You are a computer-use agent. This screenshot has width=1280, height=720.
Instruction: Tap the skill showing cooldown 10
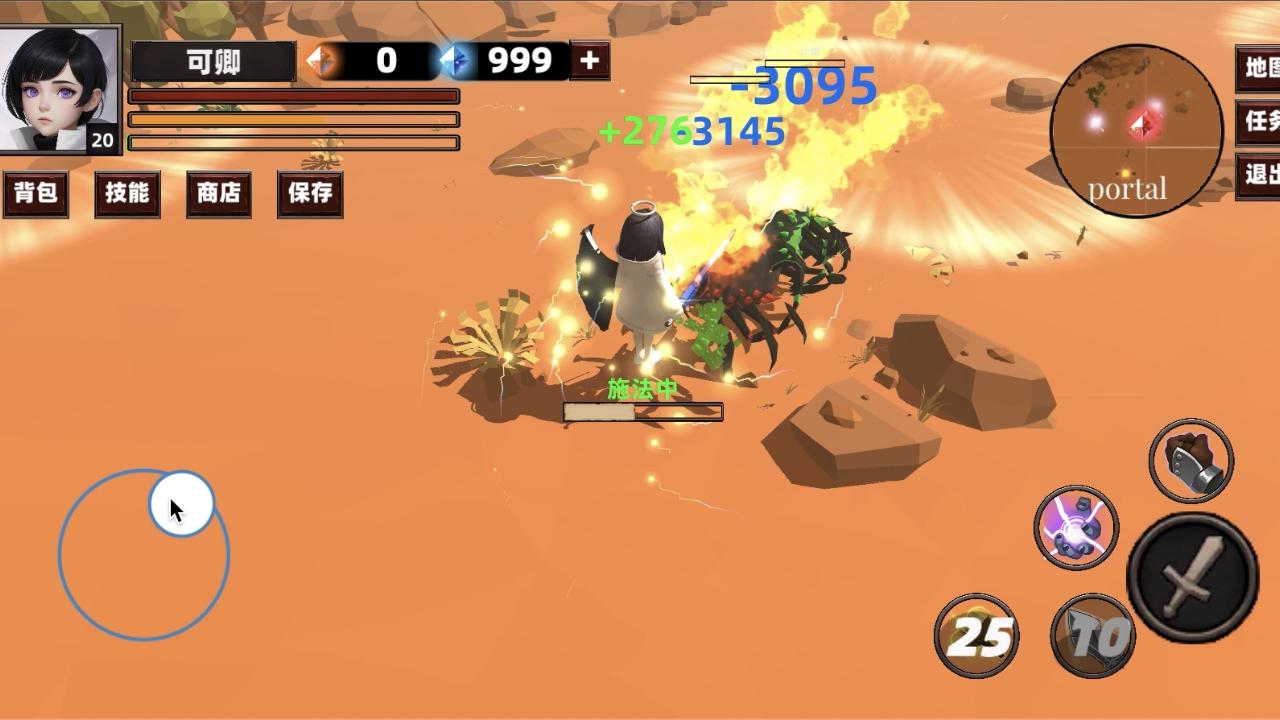coord(1093,635)
